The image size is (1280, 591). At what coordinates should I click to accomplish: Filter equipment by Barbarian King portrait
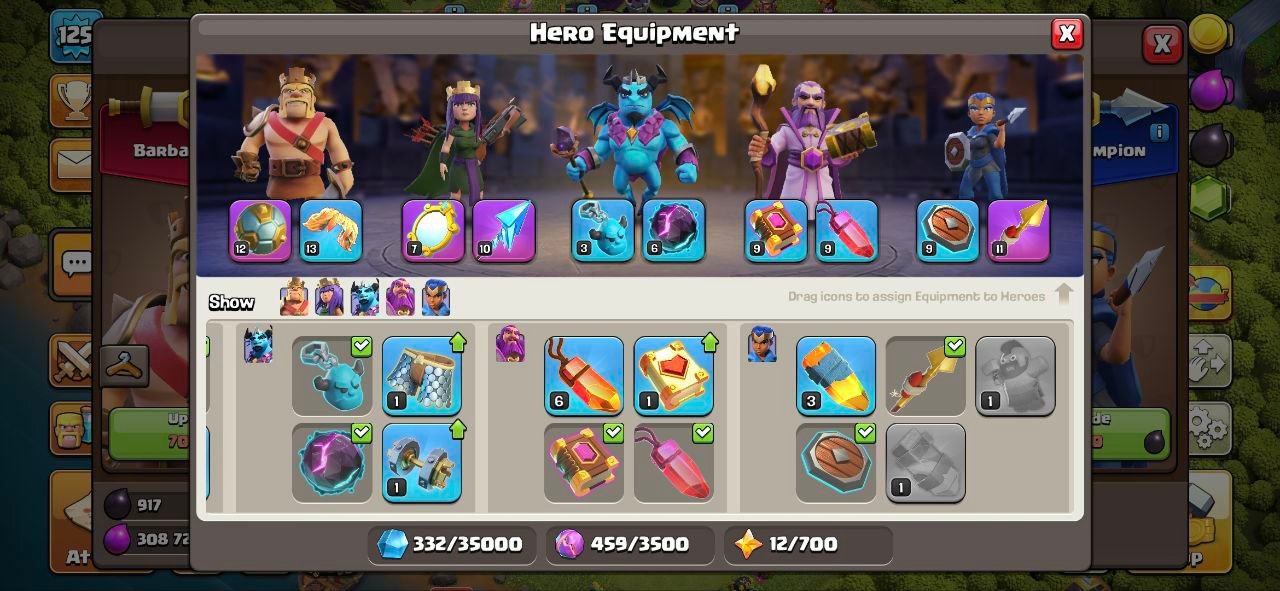tap(294, 298)
